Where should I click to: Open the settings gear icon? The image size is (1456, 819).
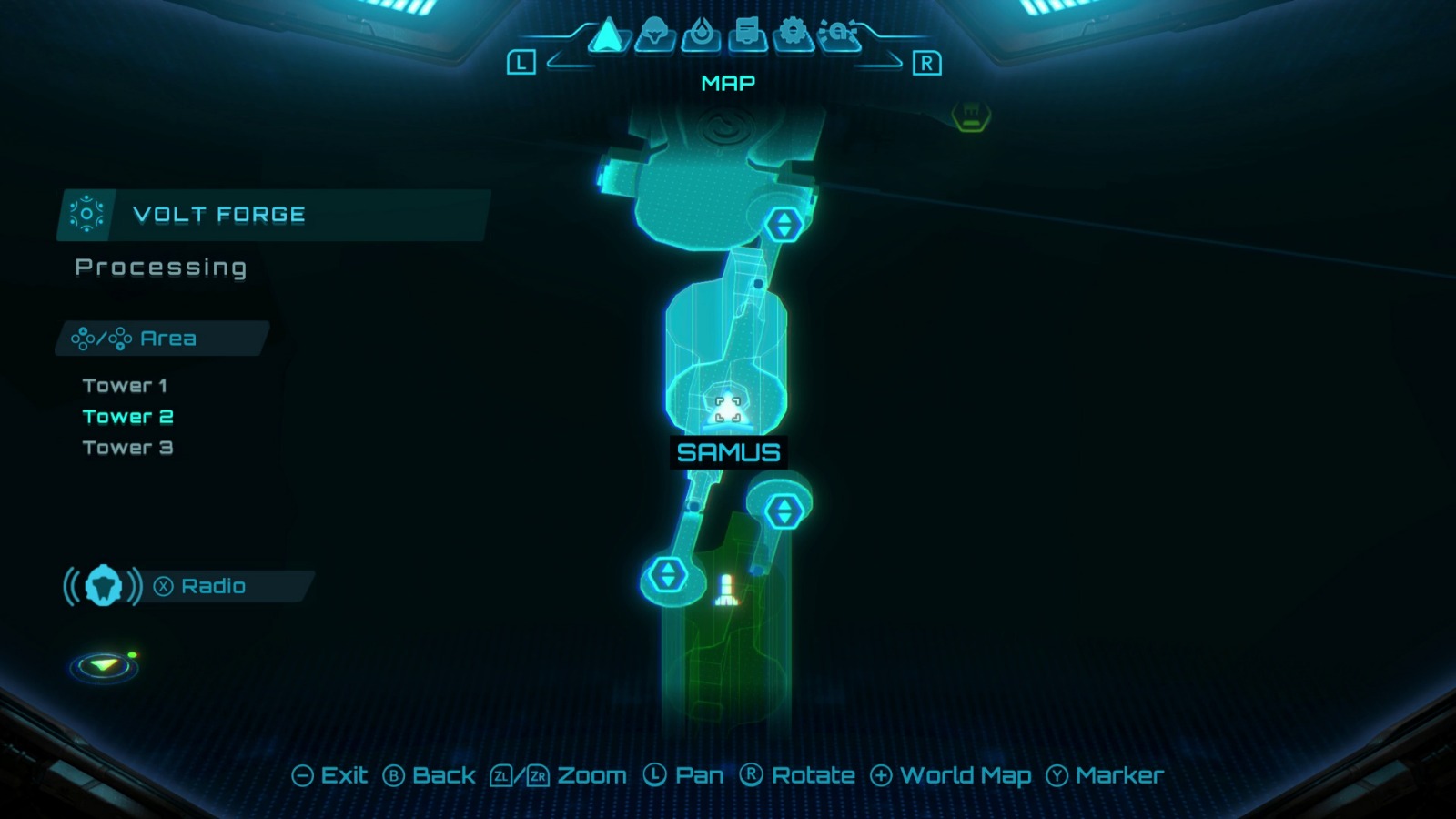pos(793,36)
